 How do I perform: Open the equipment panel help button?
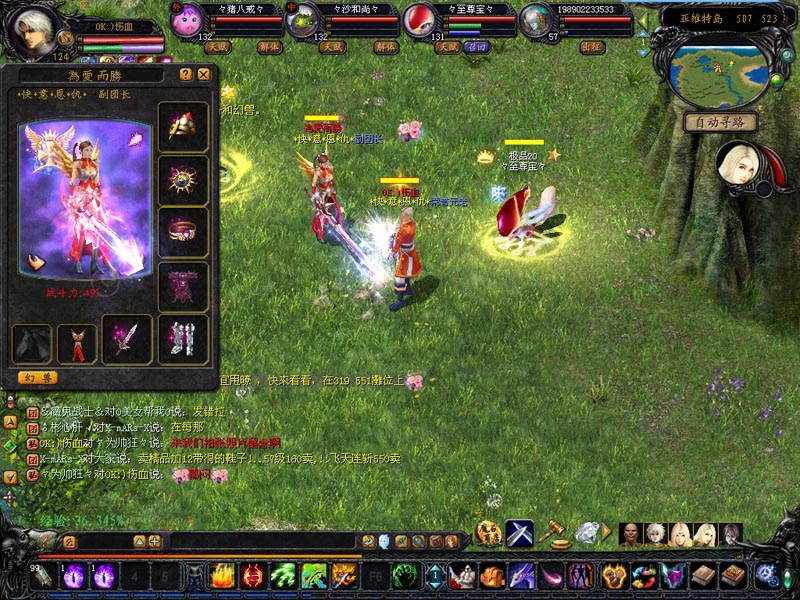186,74
